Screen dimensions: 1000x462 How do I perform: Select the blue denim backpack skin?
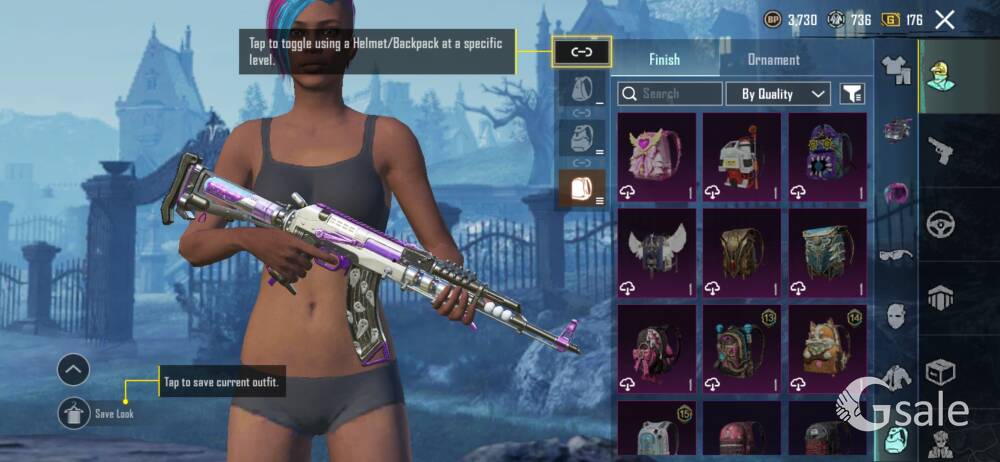point(827,252)
